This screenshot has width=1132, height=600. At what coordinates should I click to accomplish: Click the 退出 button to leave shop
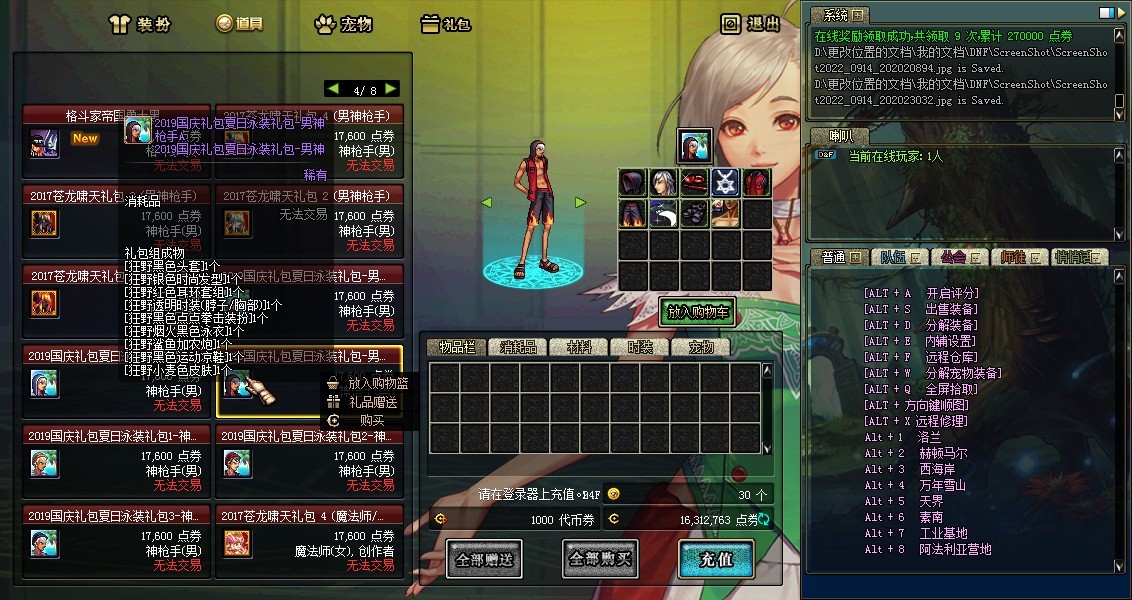[751, 23]
